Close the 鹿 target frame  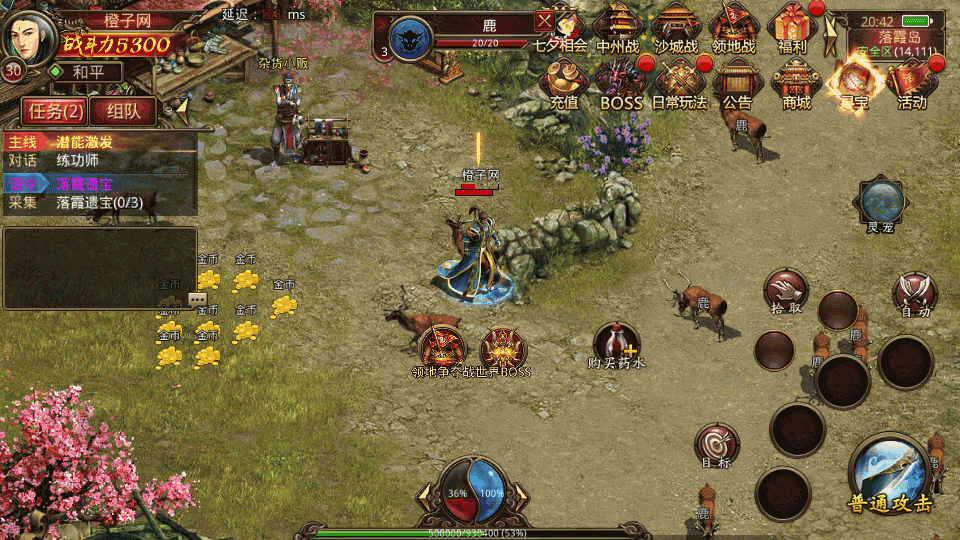pyautogui.click(x=544, y=20)
